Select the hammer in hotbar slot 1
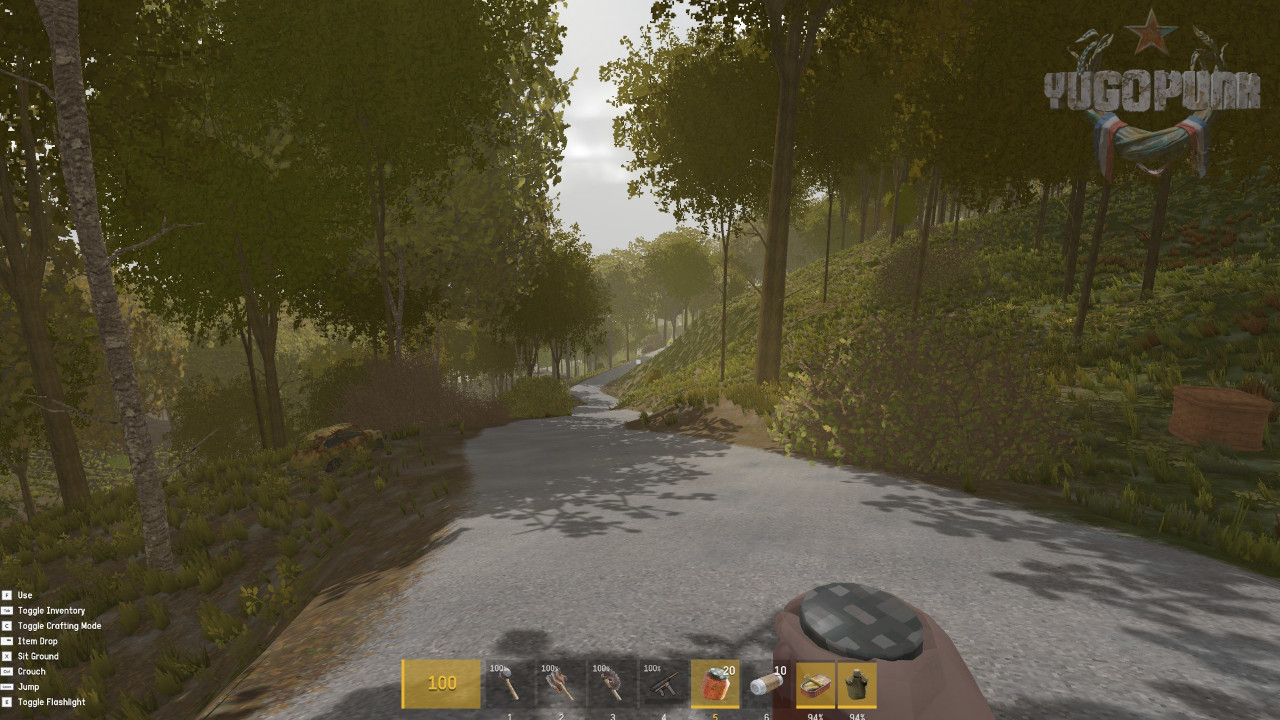Screen dimensions: 1280x720 pyautogui.click(x=510, y=684)
